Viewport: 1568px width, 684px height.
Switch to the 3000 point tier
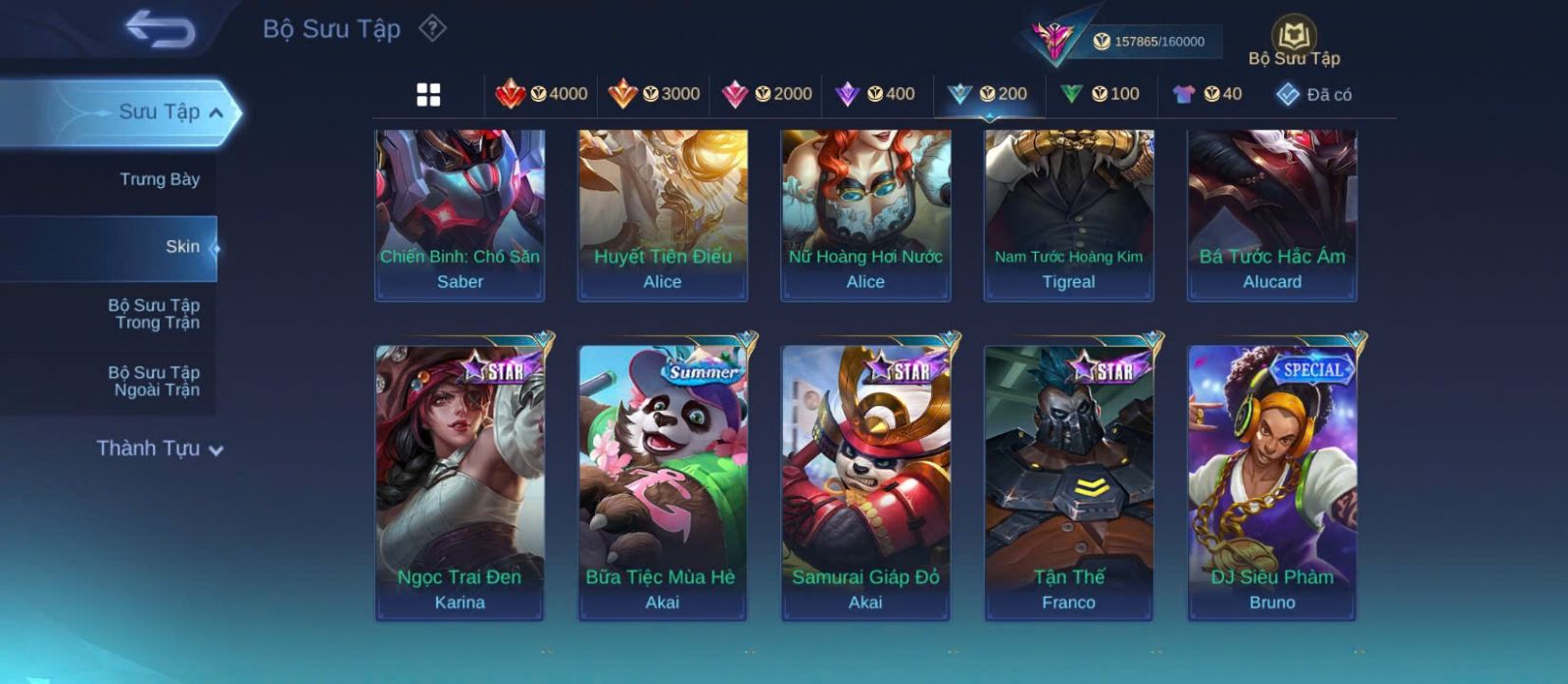tap(655, 94)
